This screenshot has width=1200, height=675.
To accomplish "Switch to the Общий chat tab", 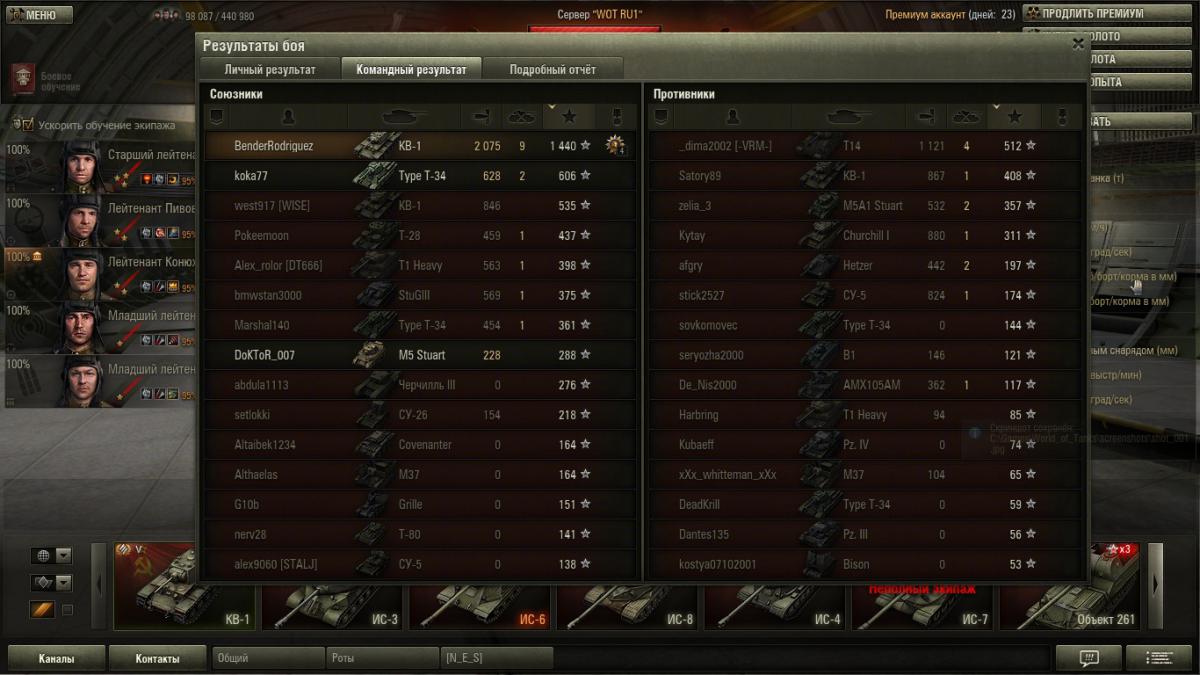I will coord(268,659).
